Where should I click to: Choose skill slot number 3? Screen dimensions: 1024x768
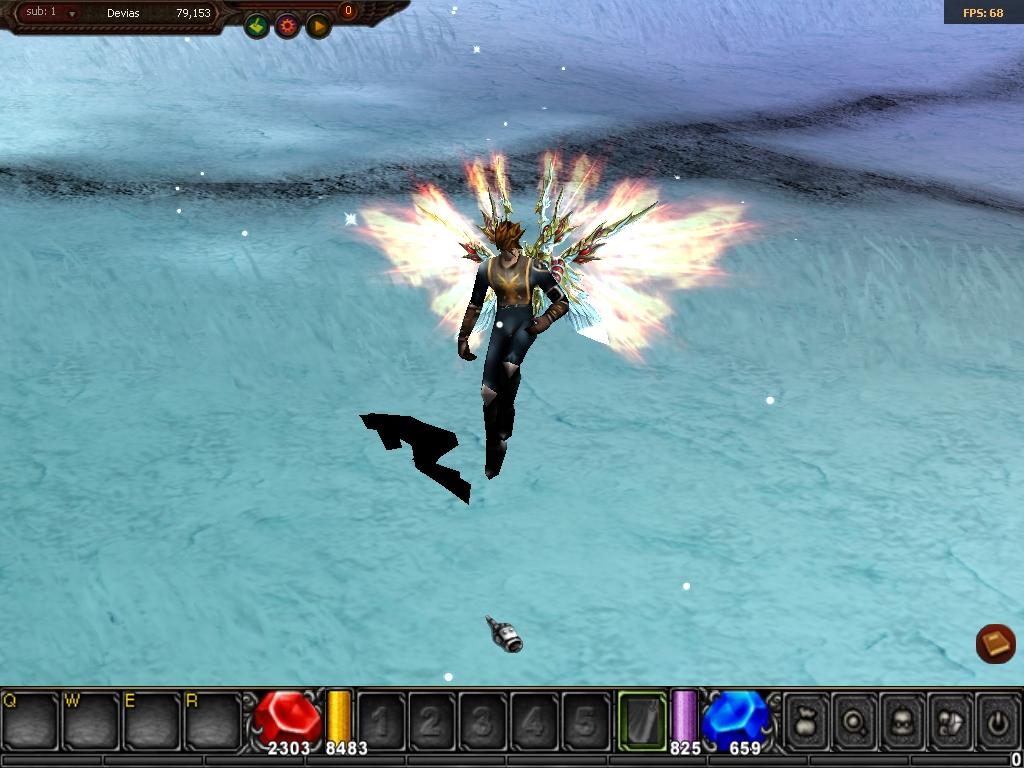click(x=483, y=720)
